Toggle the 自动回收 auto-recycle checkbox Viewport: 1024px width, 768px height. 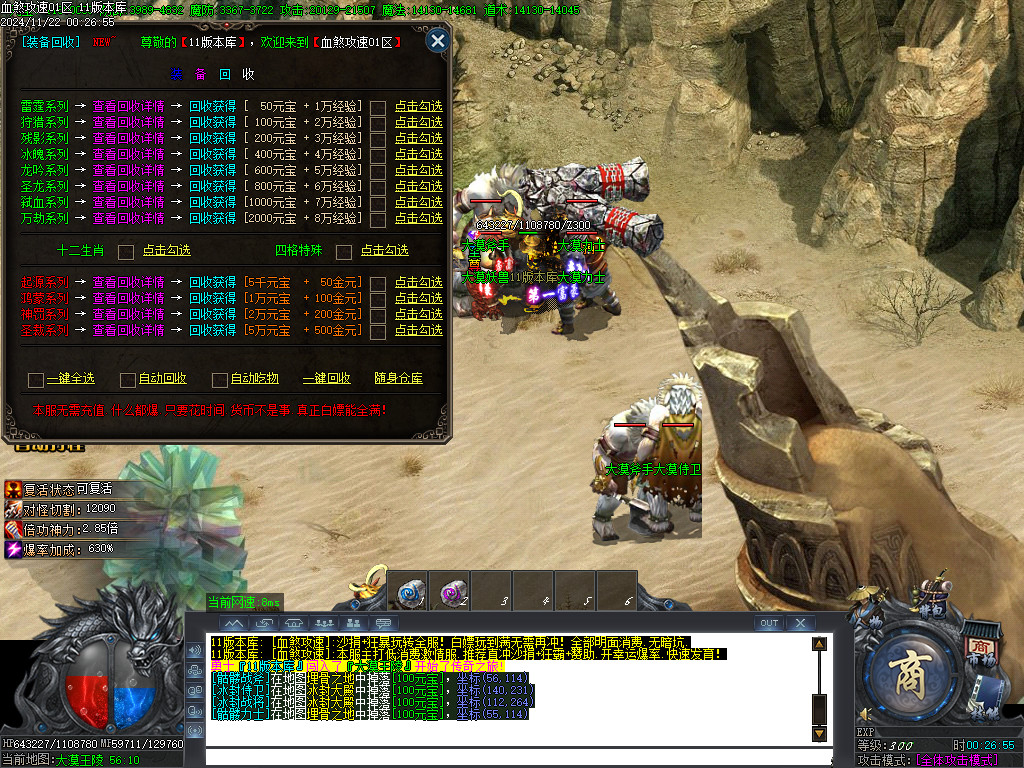127,379
